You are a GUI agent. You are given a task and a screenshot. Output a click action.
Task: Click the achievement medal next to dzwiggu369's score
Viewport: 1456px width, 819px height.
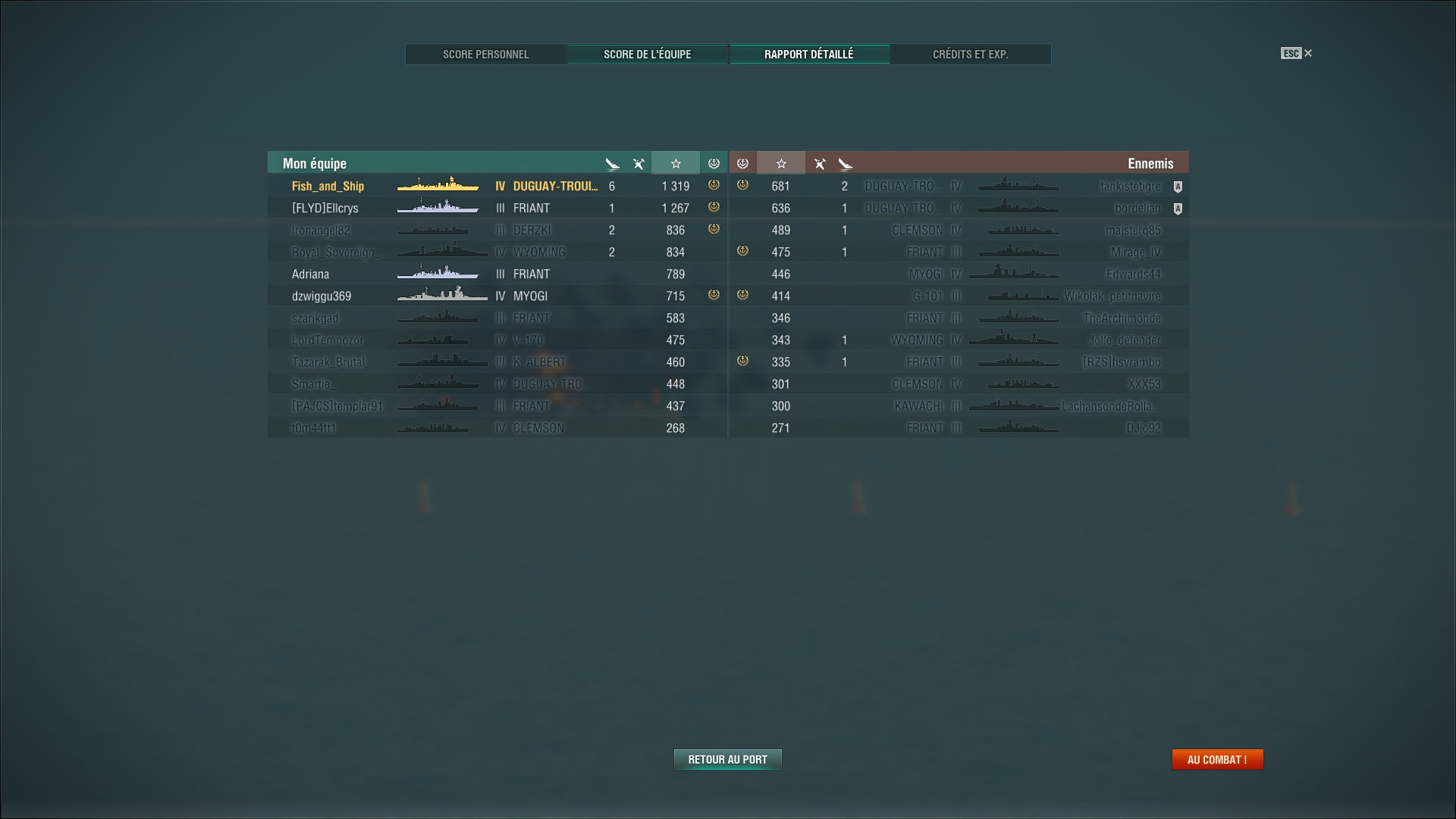714,296
